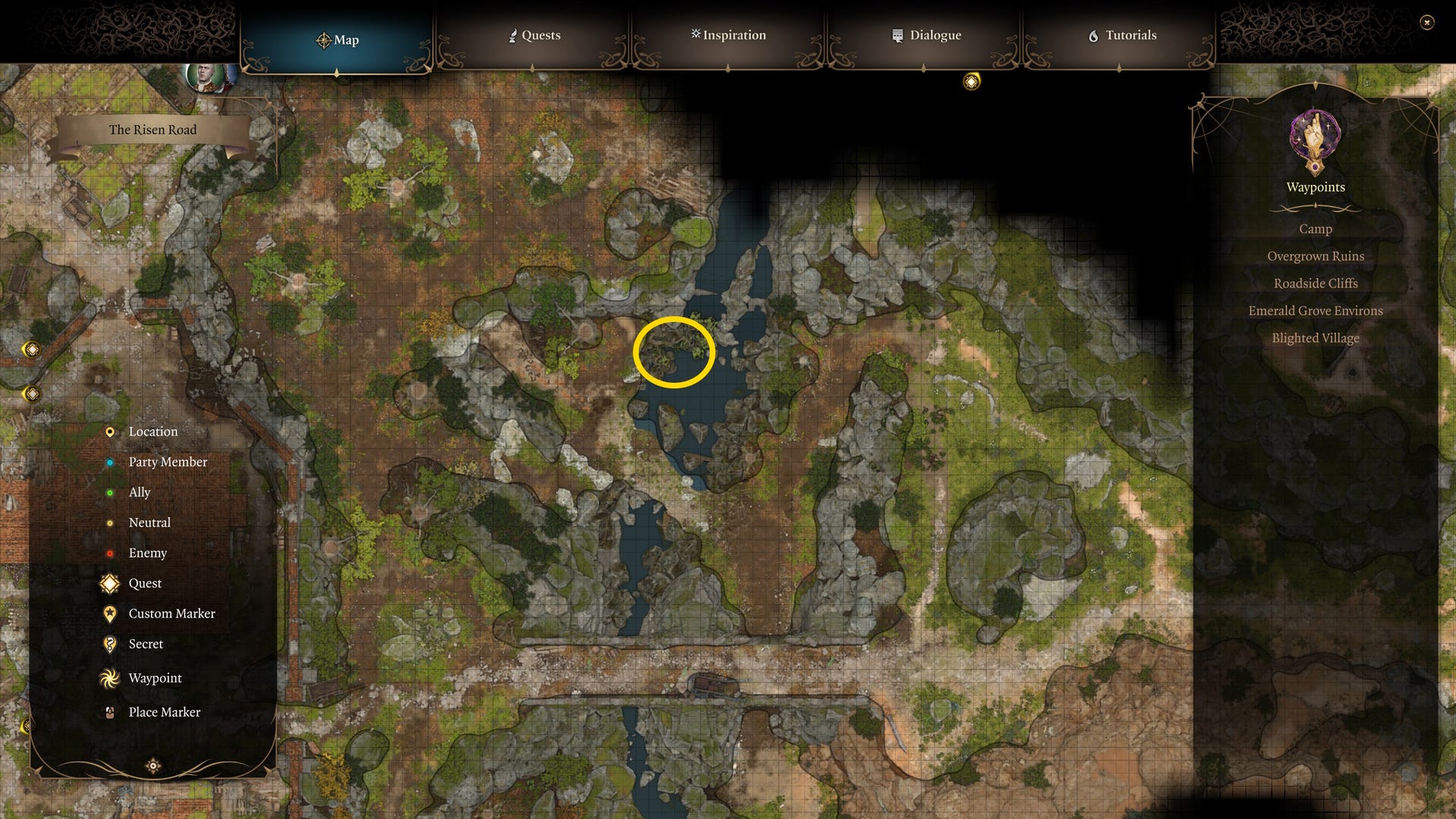
Task: Toggle the Enemy marker dot
Action: coord(110,553)
